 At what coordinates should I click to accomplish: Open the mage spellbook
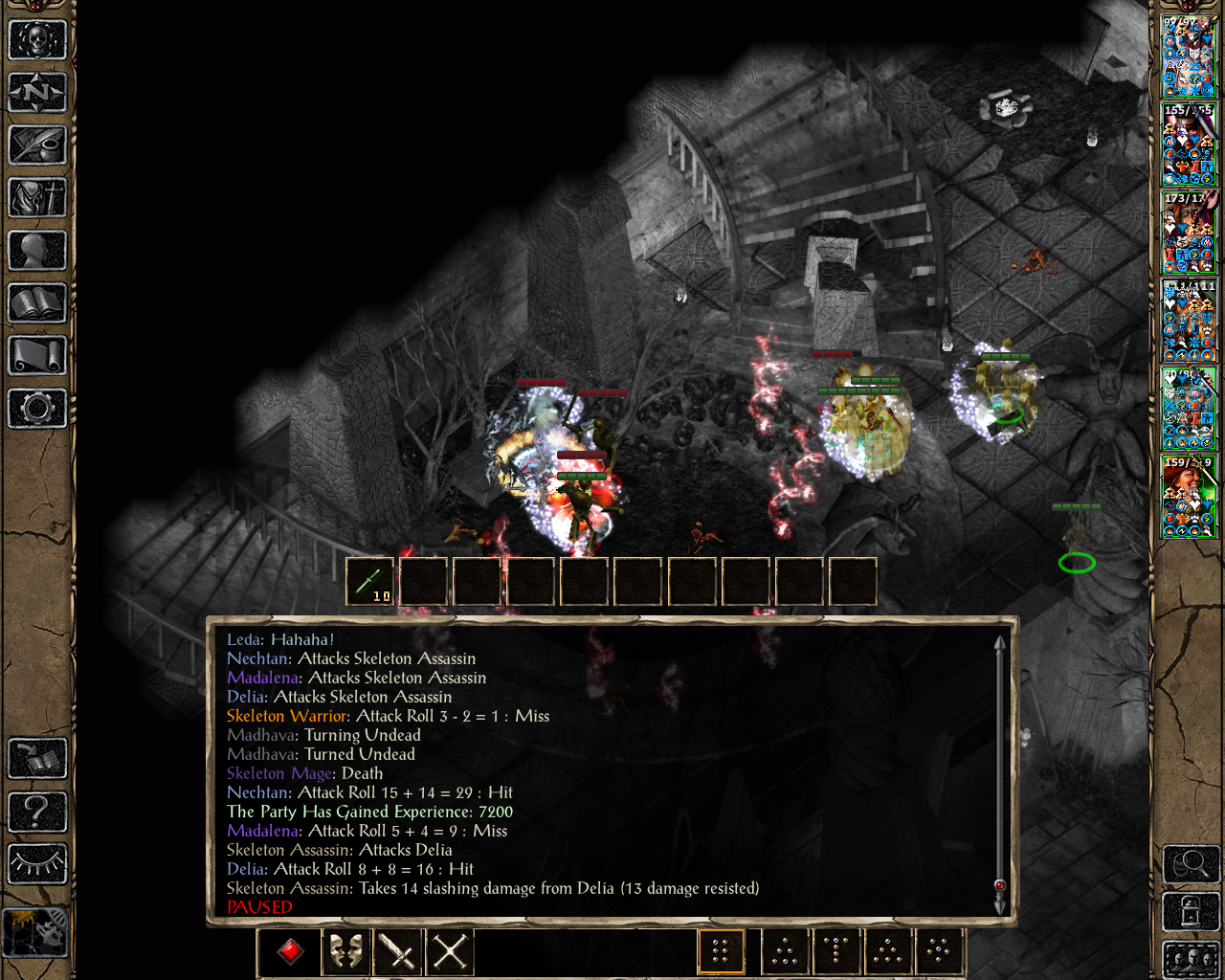(37, 303)
